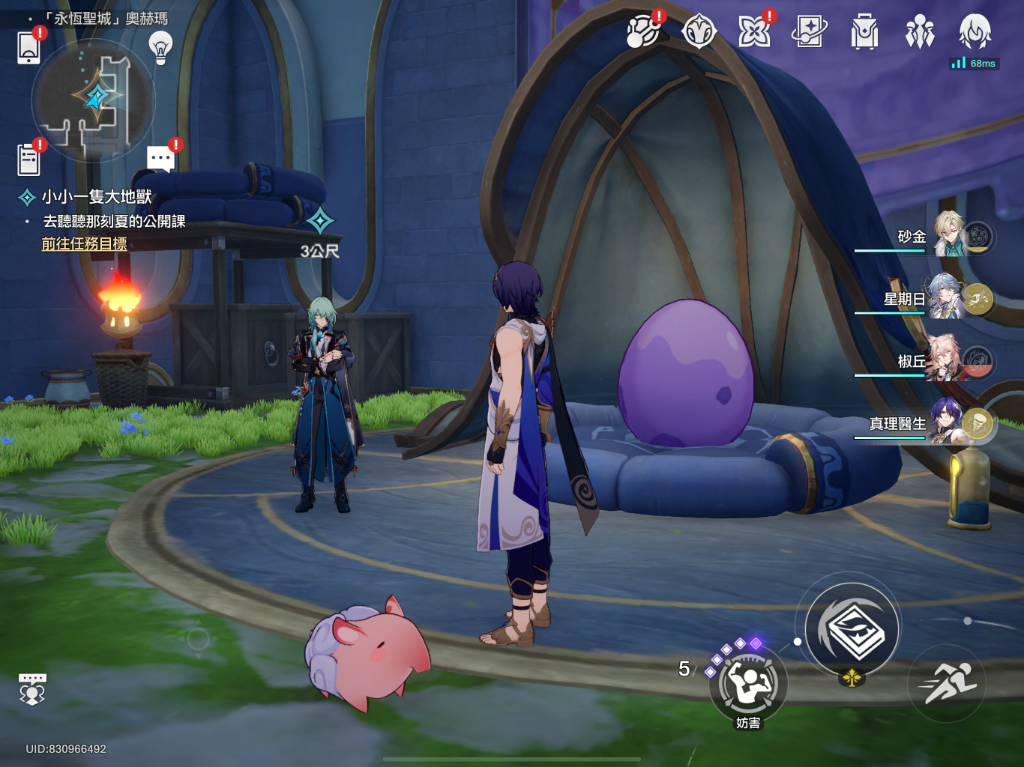Switch to party member 砂金

[946, 235]
